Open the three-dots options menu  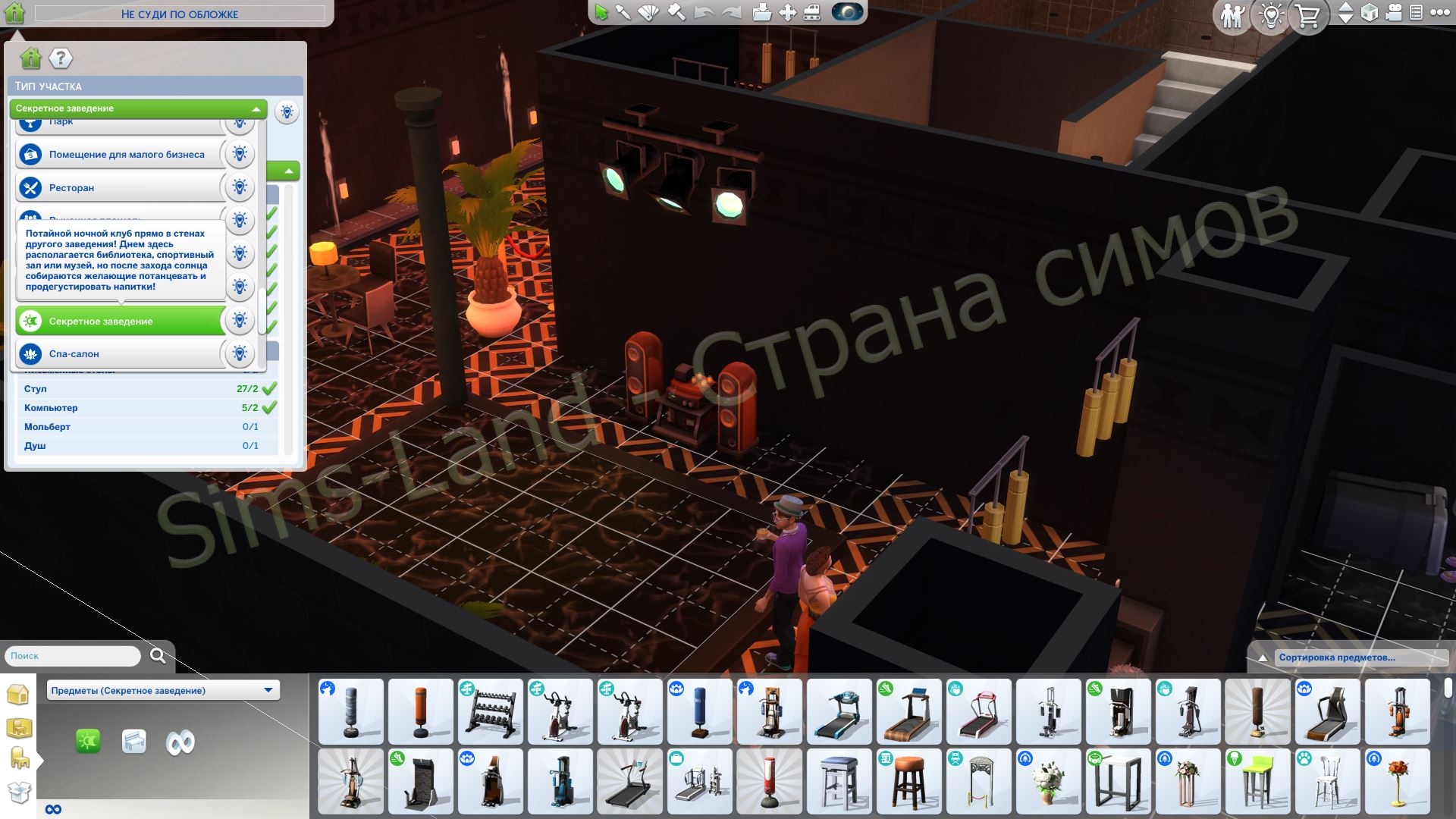pos(1439,11)
